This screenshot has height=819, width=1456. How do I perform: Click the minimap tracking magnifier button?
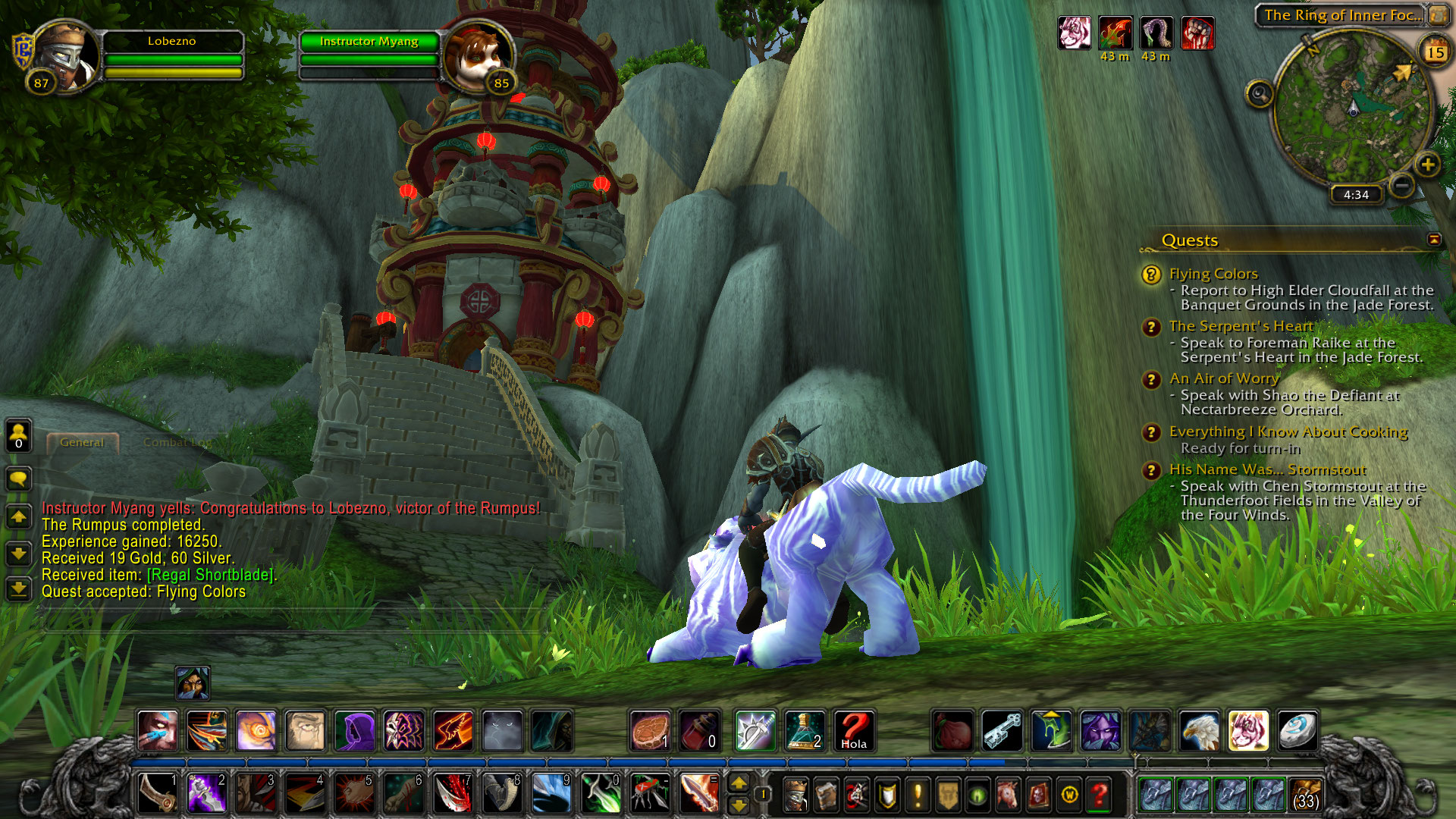[x=1260, y=94]
